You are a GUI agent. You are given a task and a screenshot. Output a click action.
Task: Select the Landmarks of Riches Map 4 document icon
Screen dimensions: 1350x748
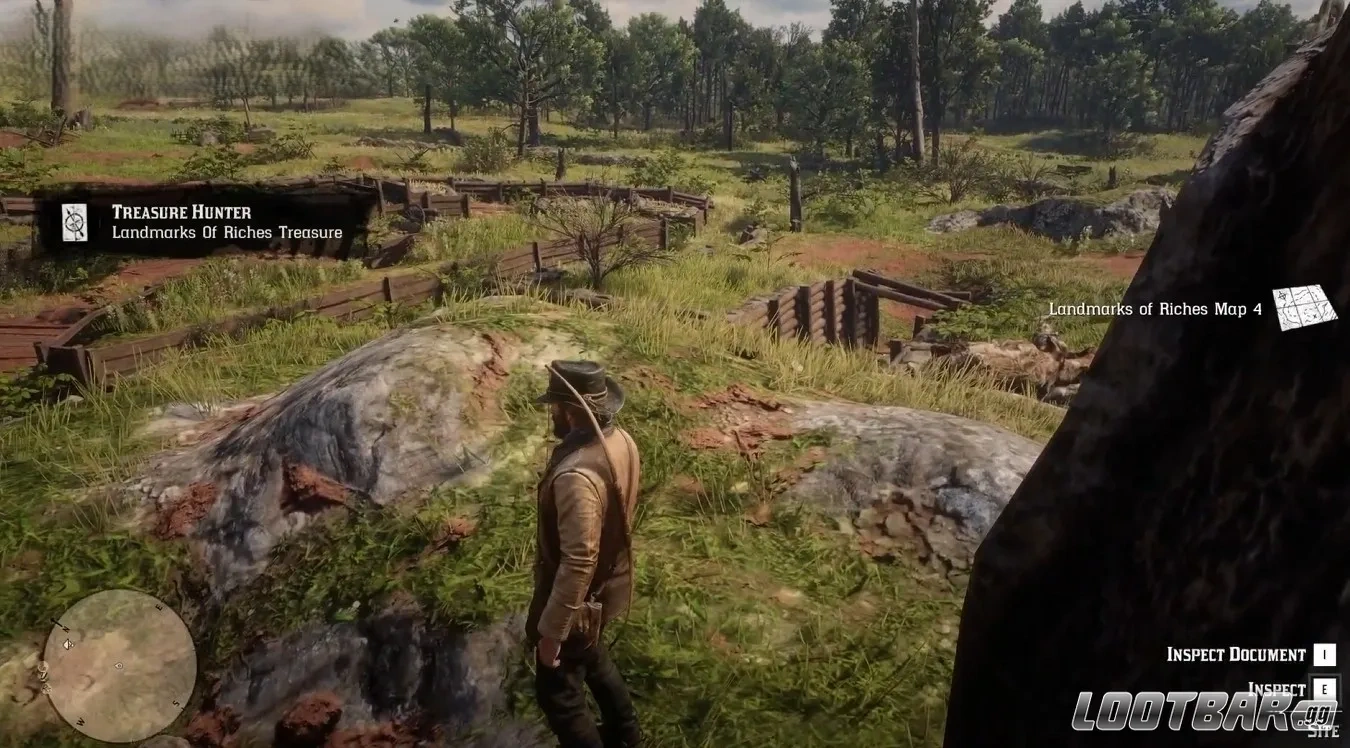click(x=1305, y=310)
